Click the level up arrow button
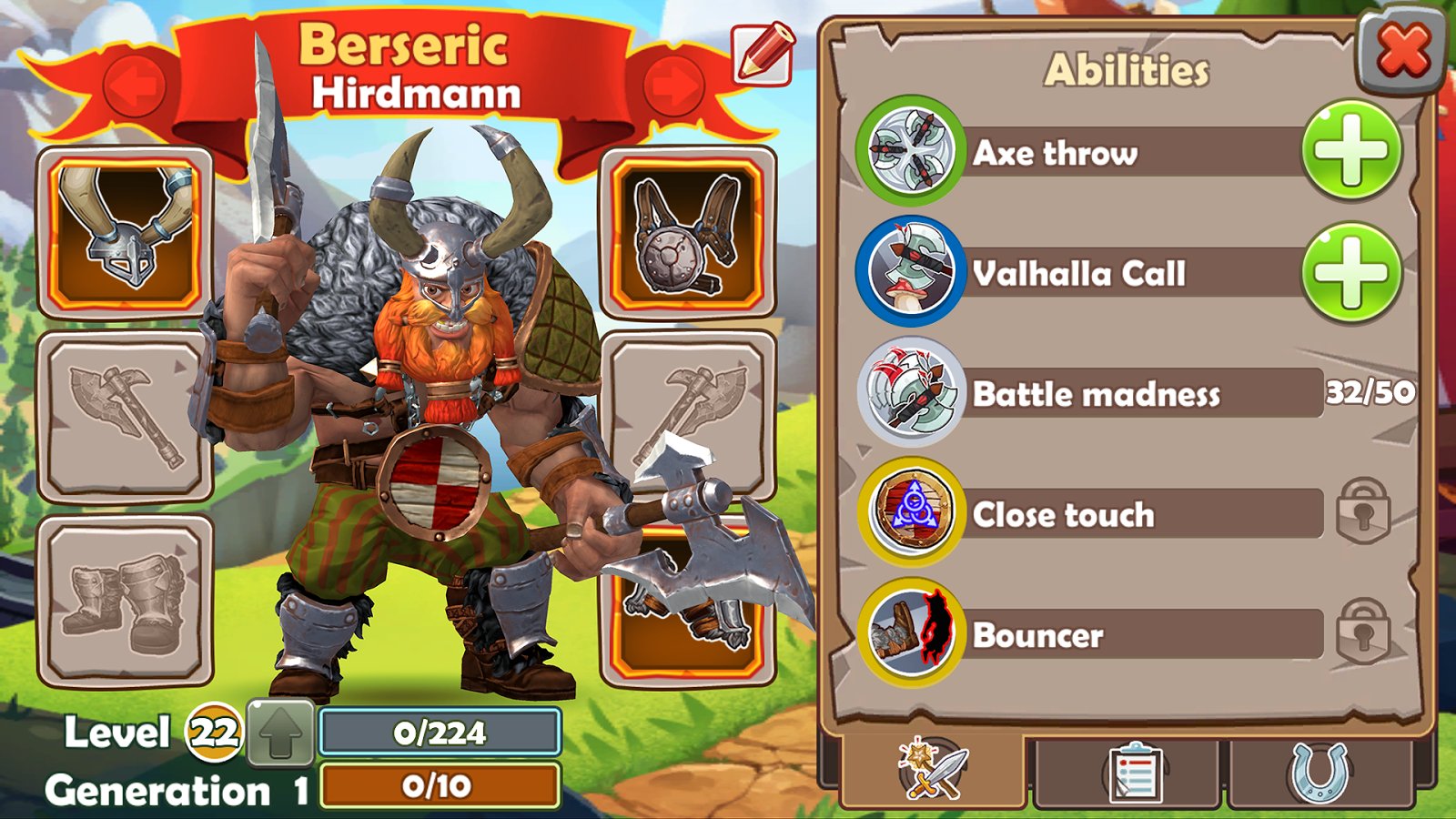Viewport: 1456px width, 819px height. [x=281, y=732]
